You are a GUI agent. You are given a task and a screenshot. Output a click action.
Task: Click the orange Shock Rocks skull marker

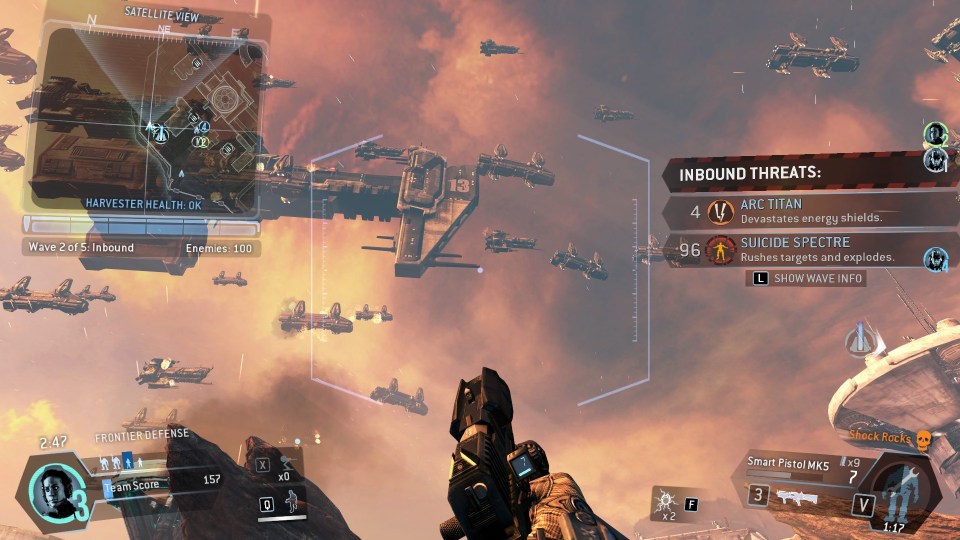coord(923,437)
